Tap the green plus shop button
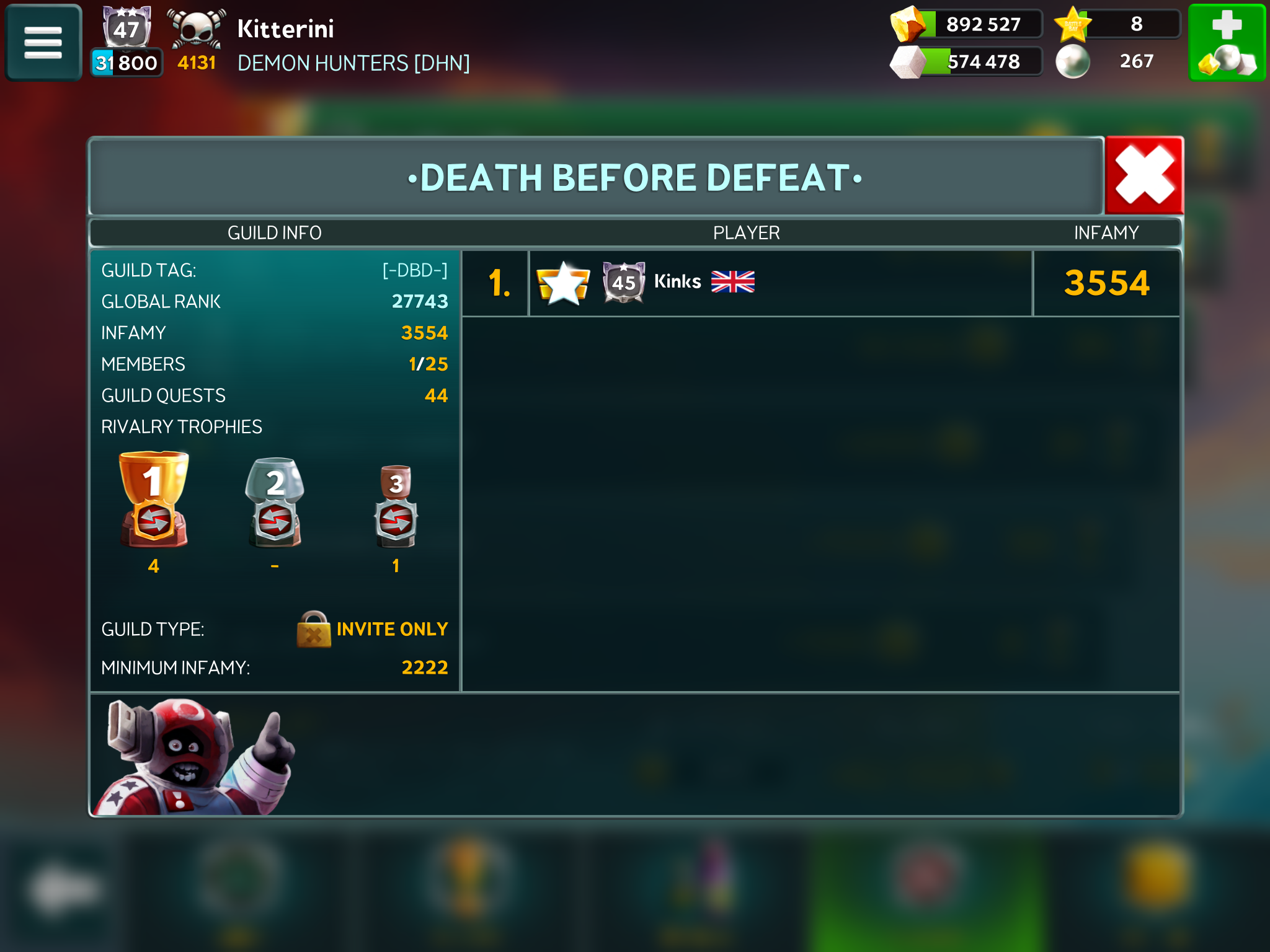Screen dimensions: 1270x952 (x=1227, y=43)
